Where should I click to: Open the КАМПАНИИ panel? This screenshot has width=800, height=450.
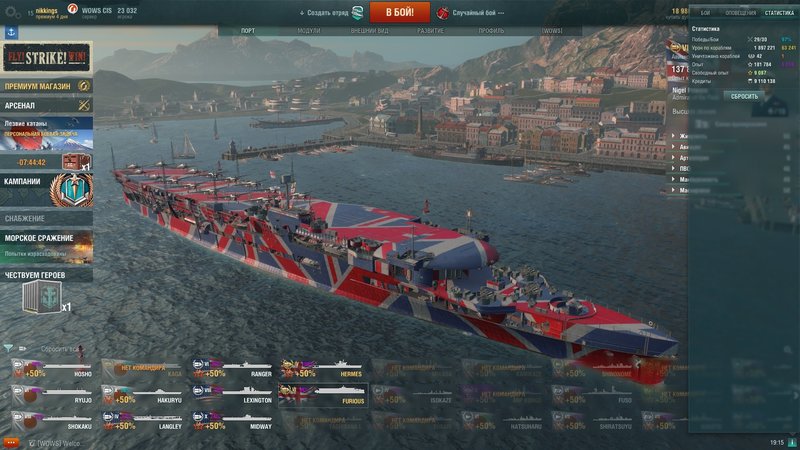click(x=46, y=187)
